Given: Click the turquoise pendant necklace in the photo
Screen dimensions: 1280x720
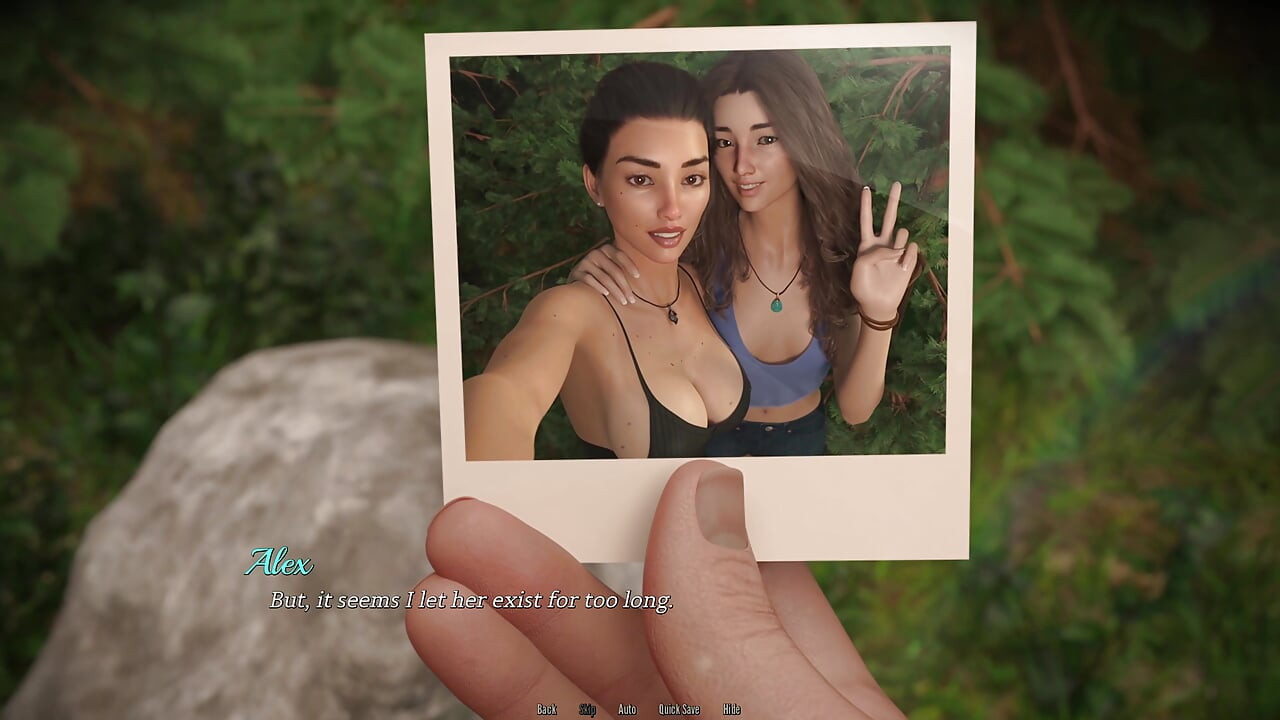Looking at the screenshot, I should pyautogui.click(x=777, y=303).
